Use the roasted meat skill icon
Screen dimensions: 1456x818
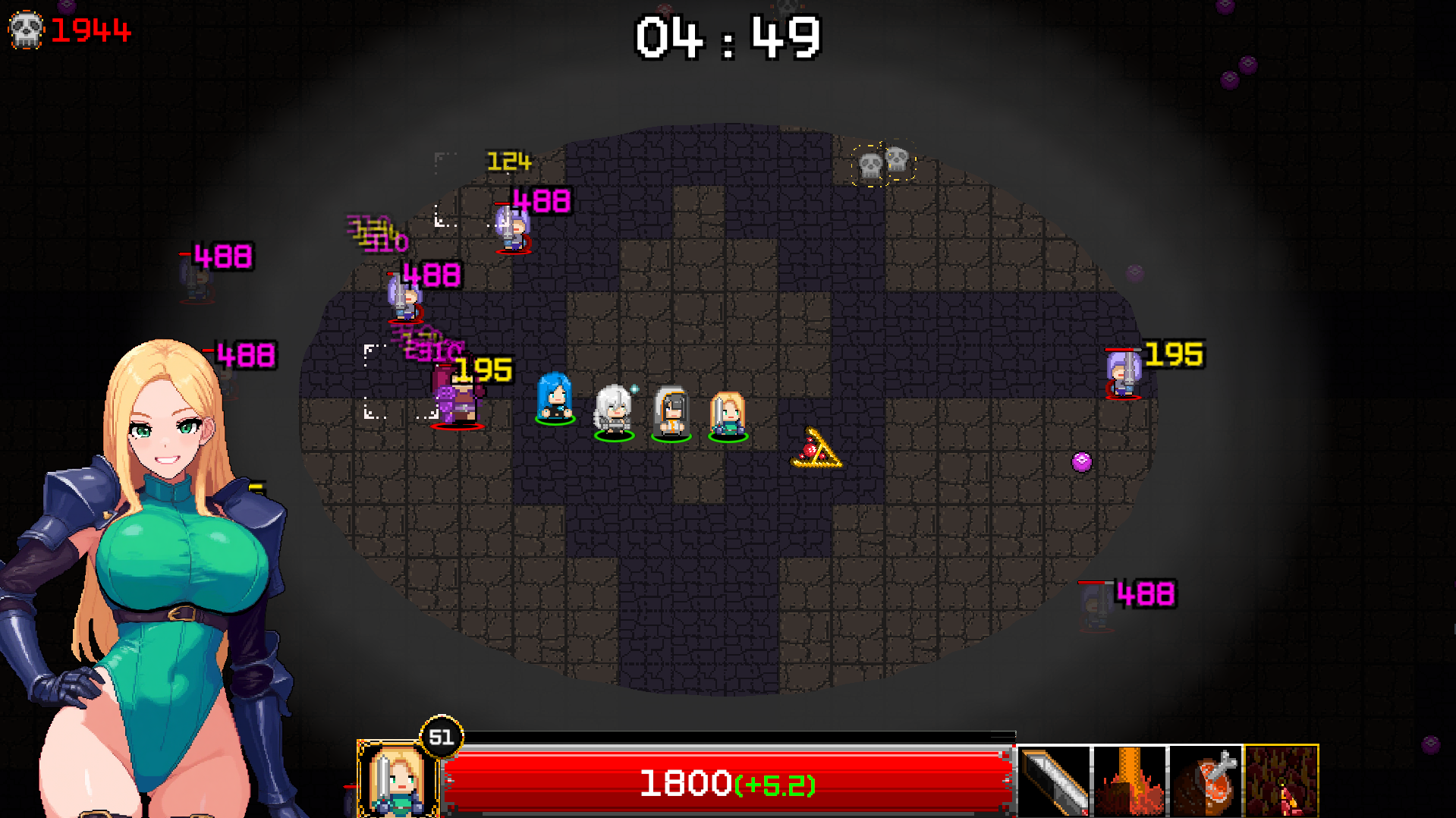point(1206,782)
